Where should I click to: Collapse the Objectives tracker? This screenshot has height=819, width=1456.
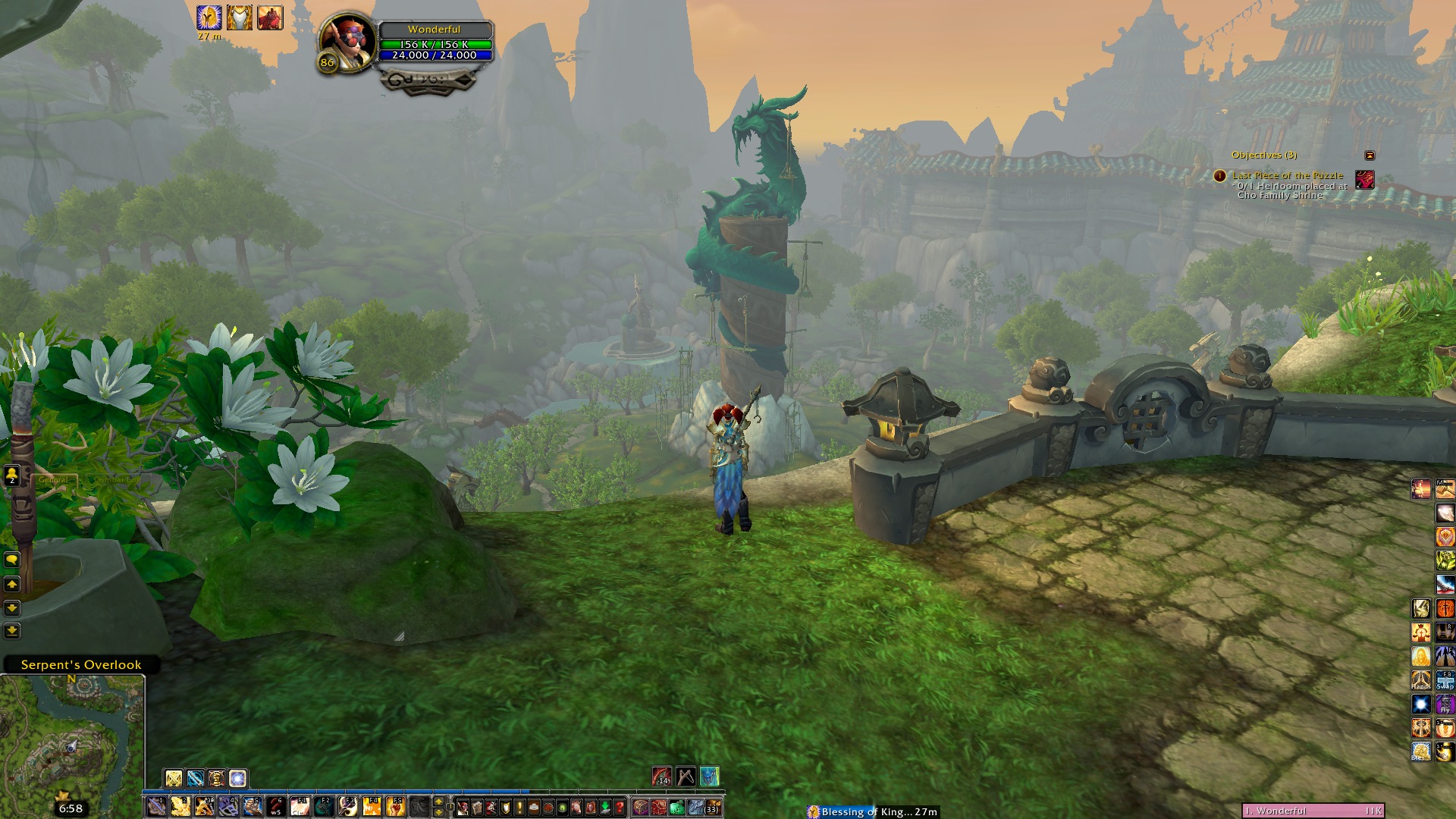pyautogui.click(x=1370, y=155)
